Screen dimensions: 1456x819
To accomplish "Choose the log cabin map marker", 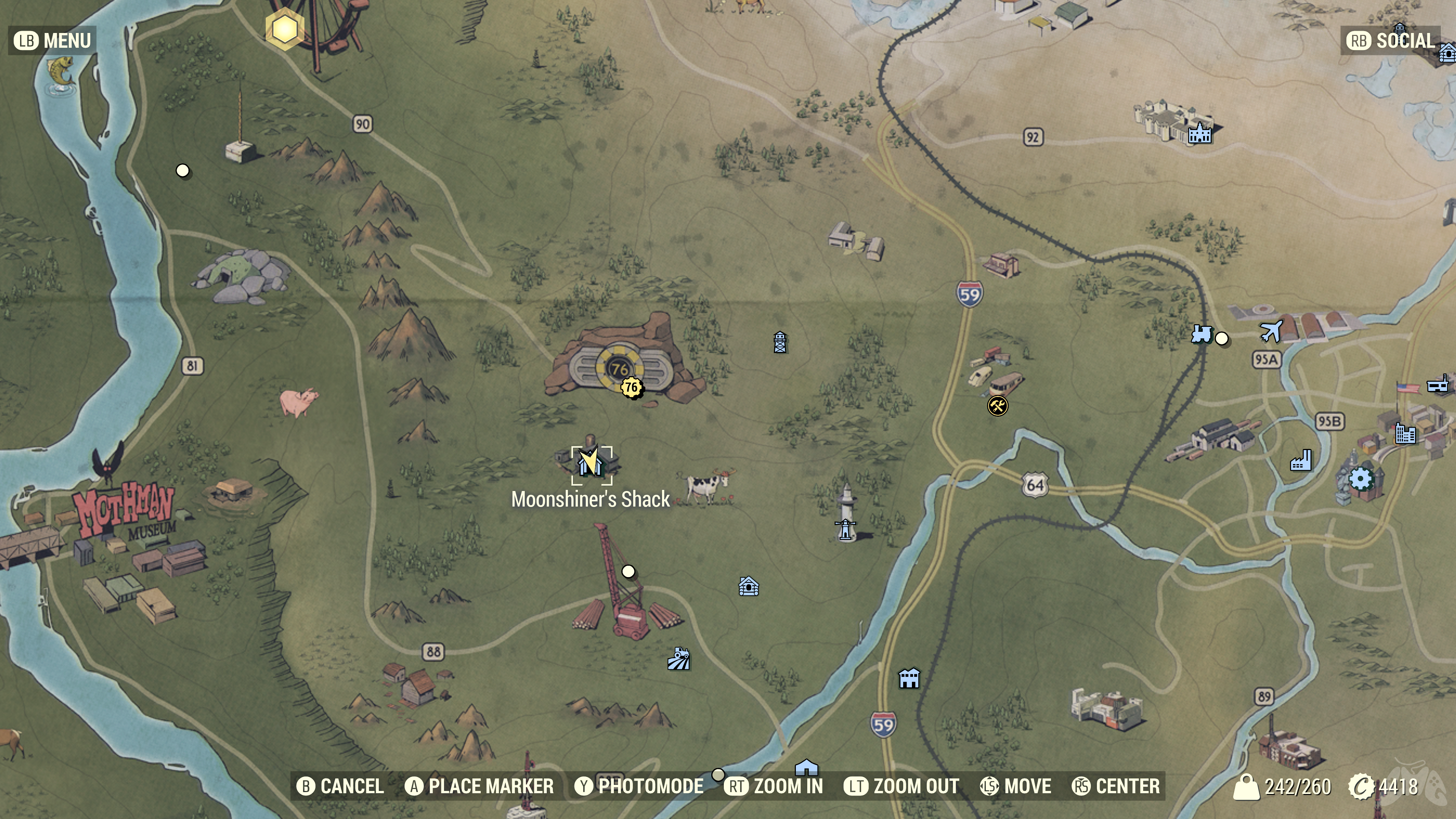I will tap(748, 587).
